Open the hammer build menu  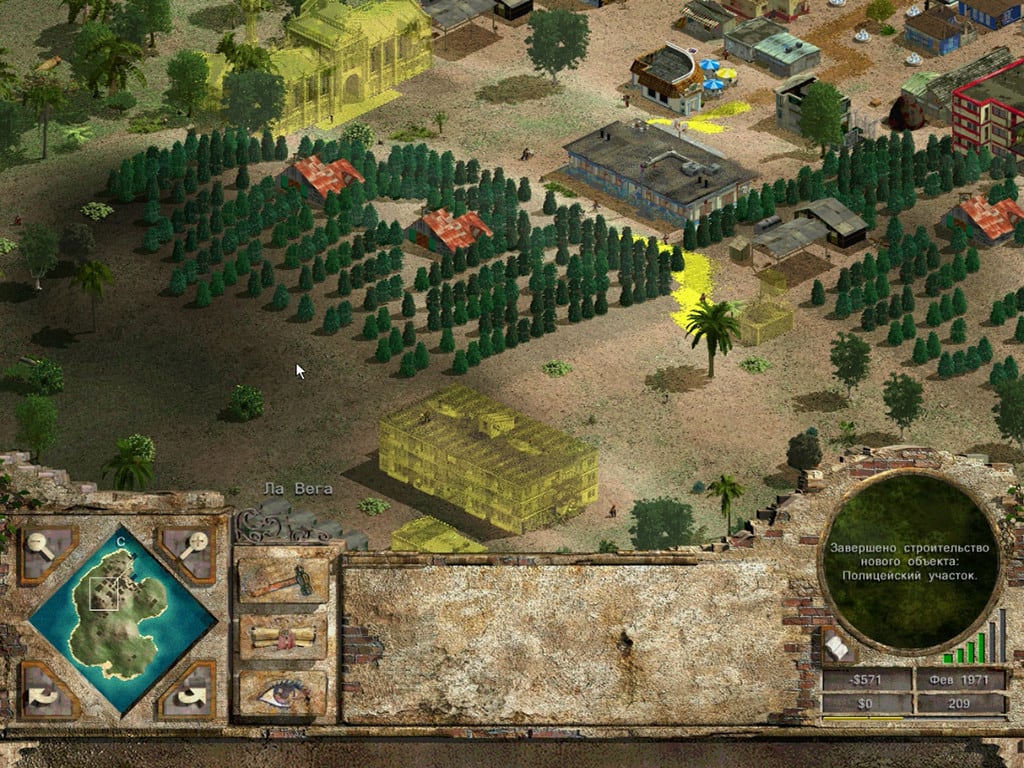(283, 581)
